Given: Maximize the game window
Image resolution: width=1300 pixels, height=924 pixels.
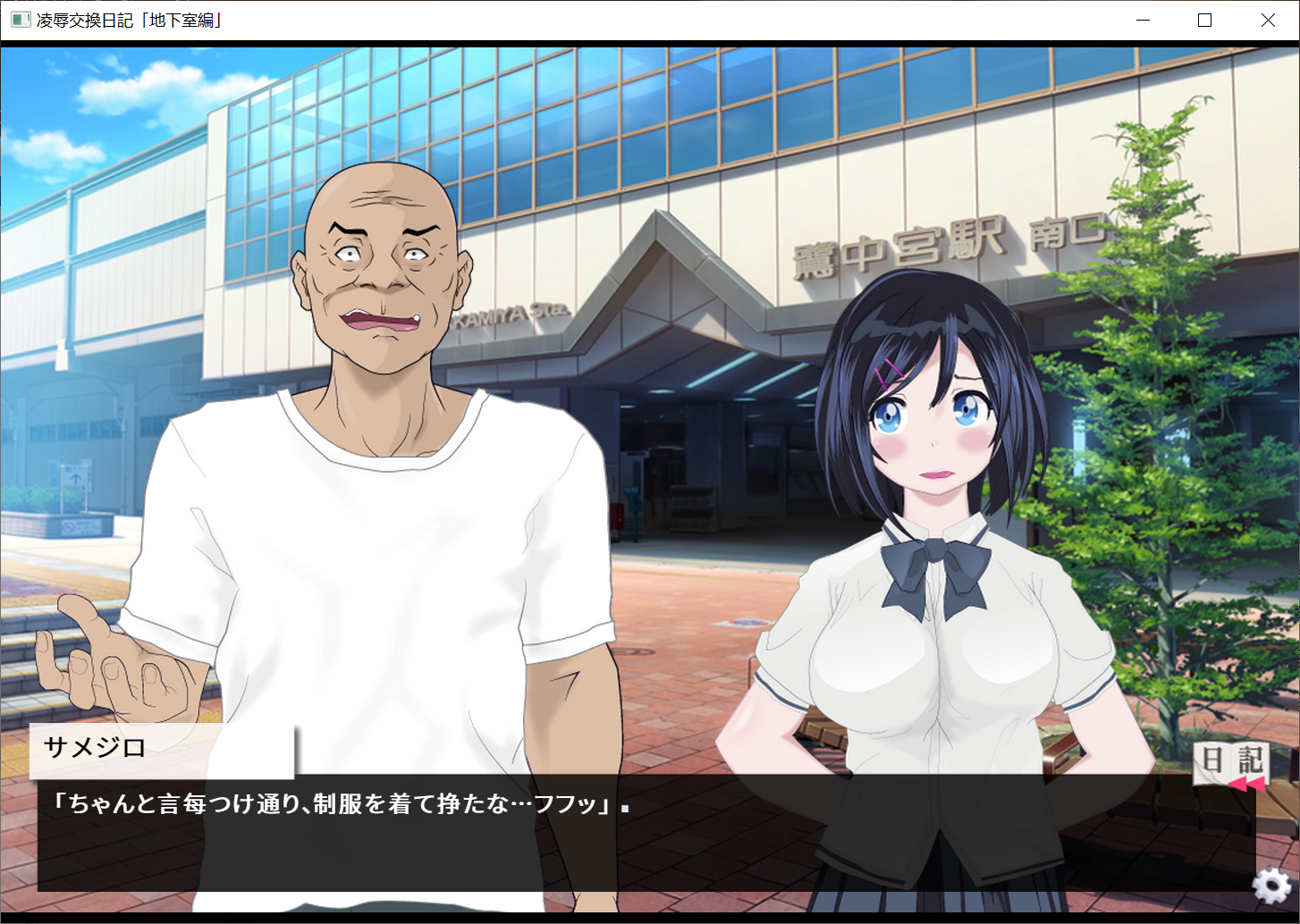Looking at the screenshot, I should [1204, 21].
